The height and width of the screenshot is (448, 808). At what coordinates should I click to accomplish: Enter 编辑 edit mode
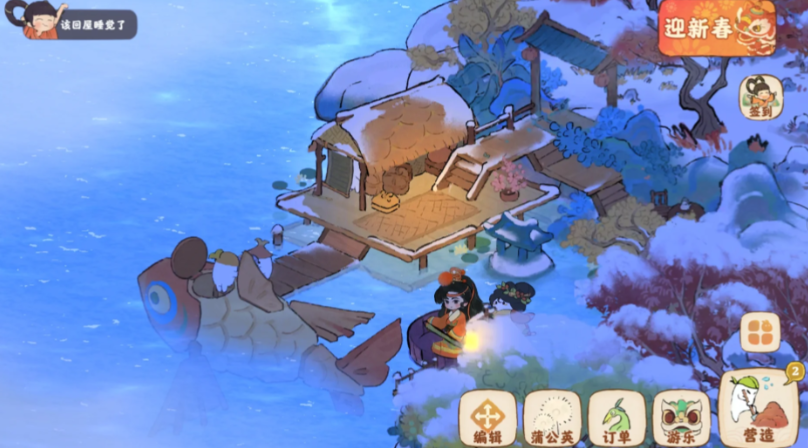click(x=487, y=417)
